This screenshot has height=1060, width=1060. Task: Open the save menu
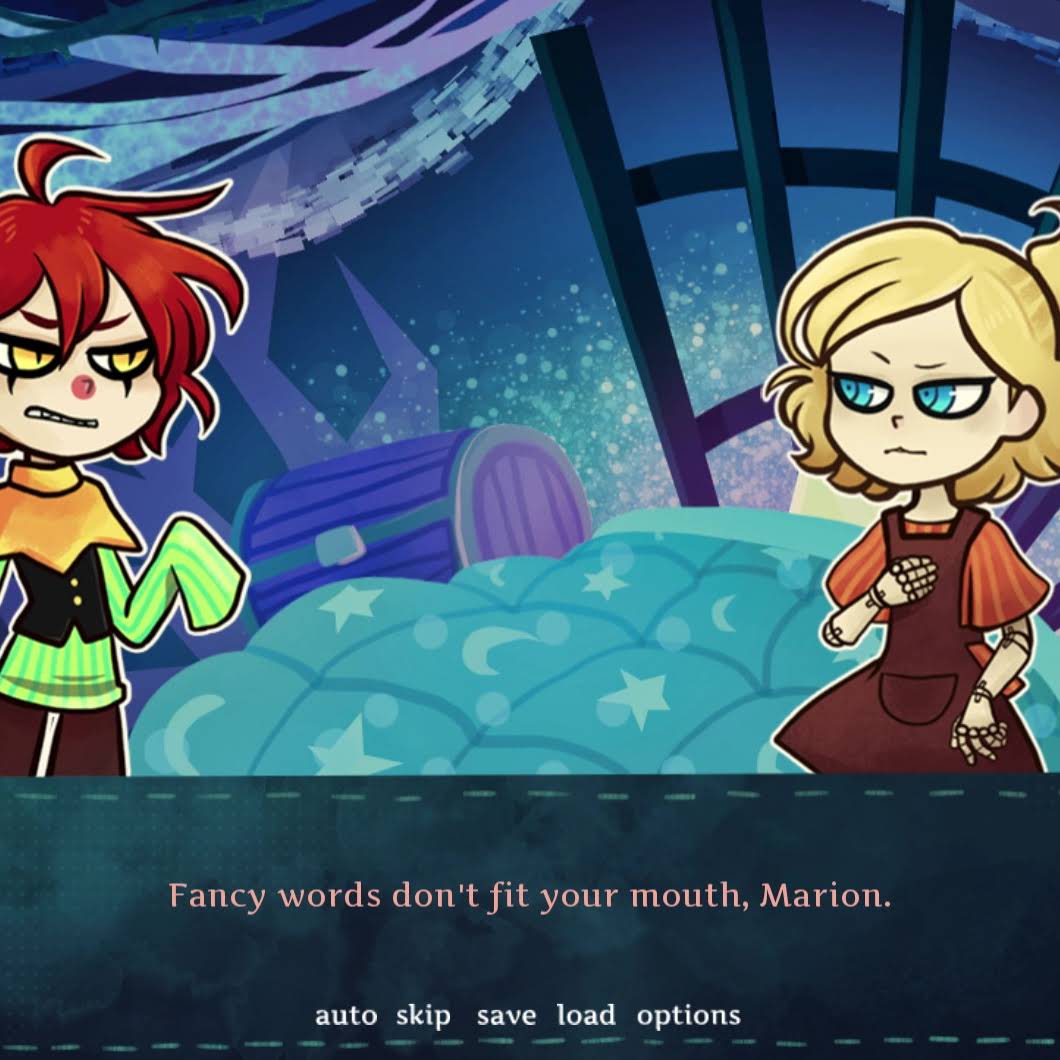(506, 1016)
